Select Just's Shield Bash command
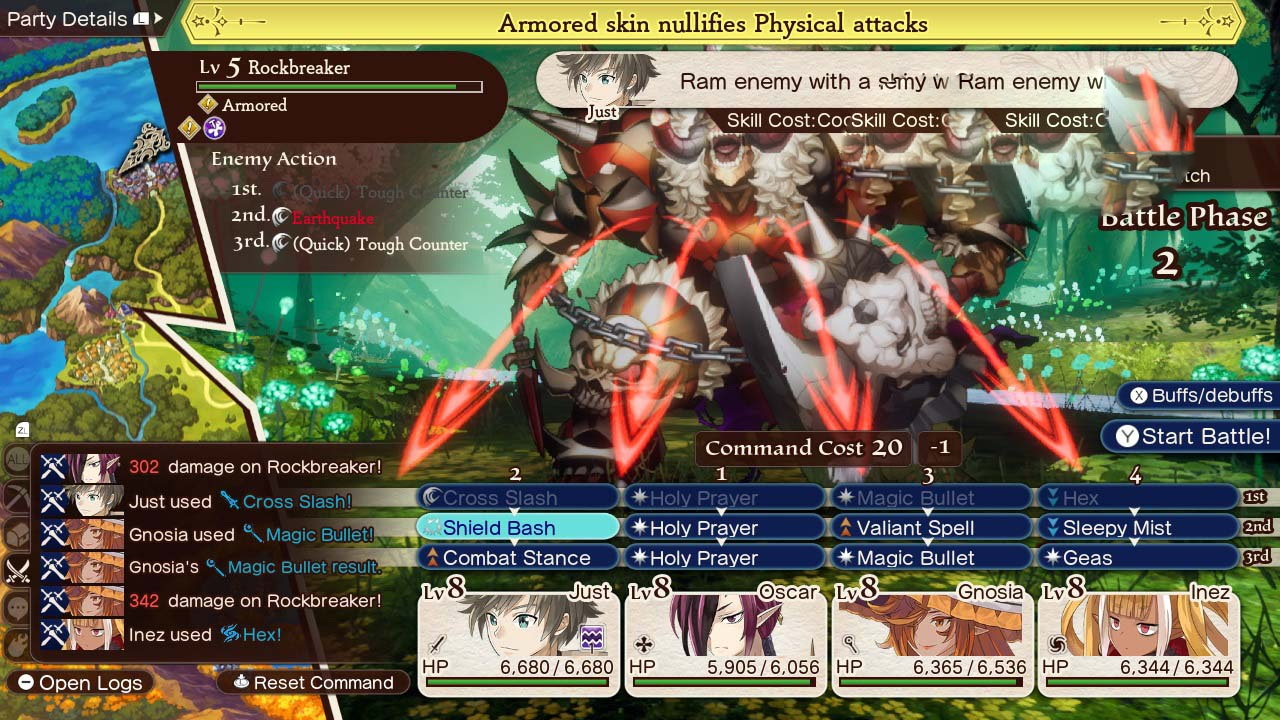1280x720 pixels. [x=517, y=528]
